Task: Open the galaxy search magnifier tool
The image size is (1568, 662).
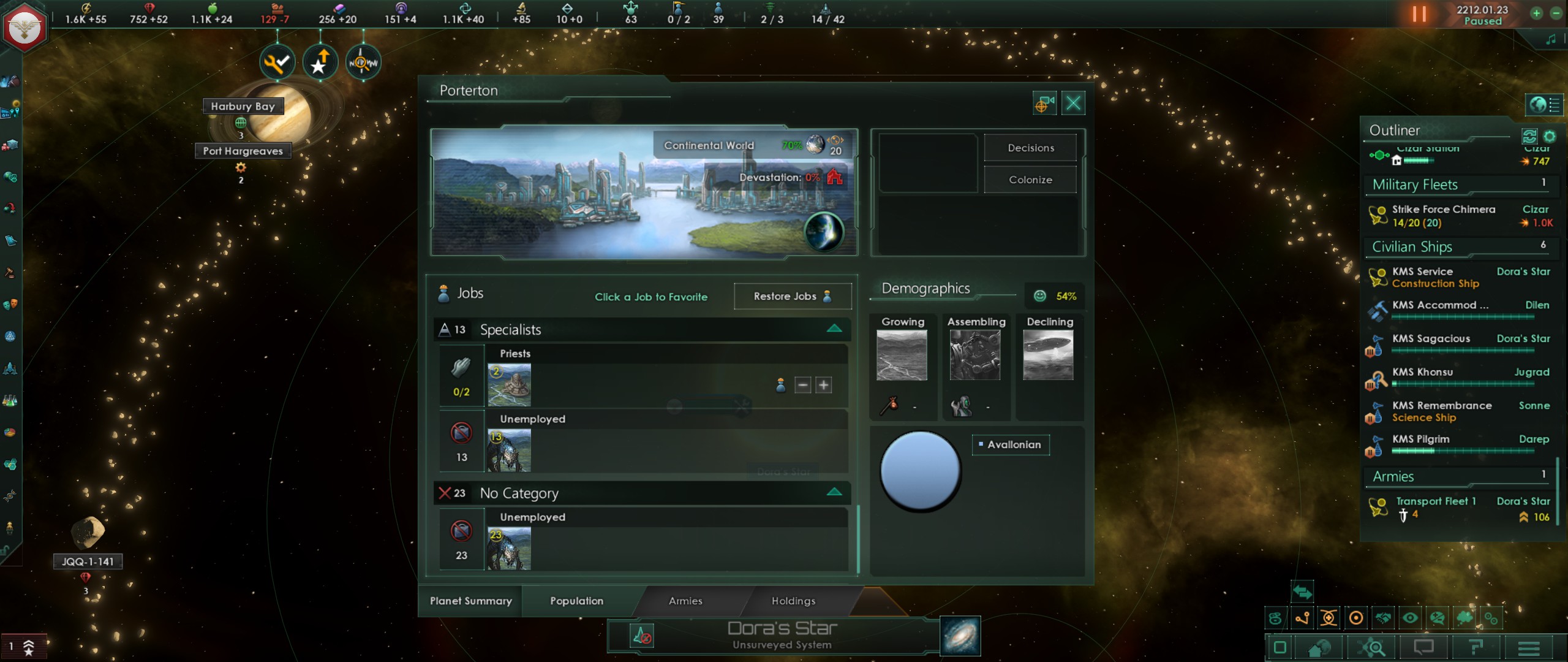Action: pyautogui.click(x=1372, y=648)
